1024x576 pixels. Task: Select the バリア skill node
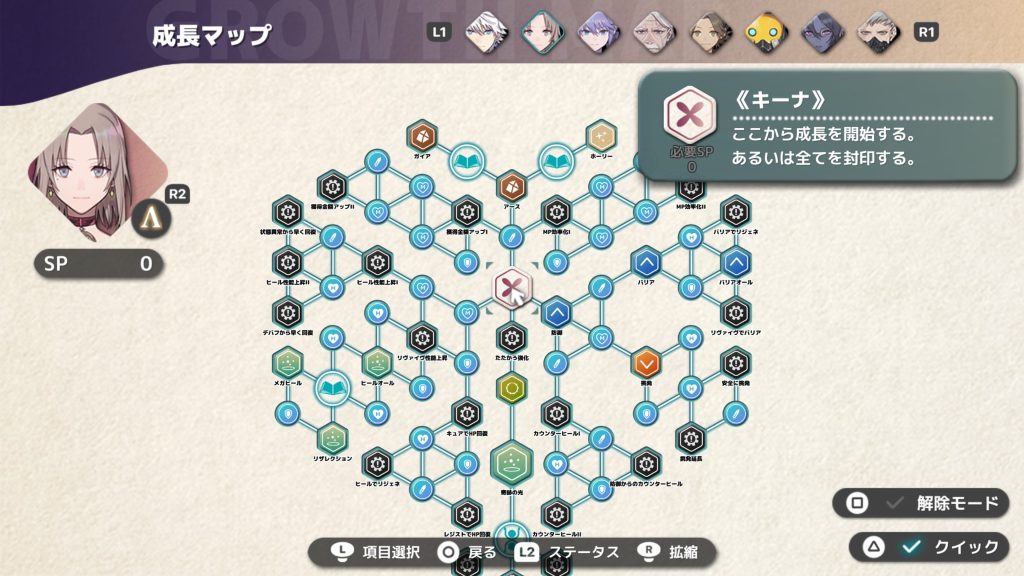coord(645,263)
